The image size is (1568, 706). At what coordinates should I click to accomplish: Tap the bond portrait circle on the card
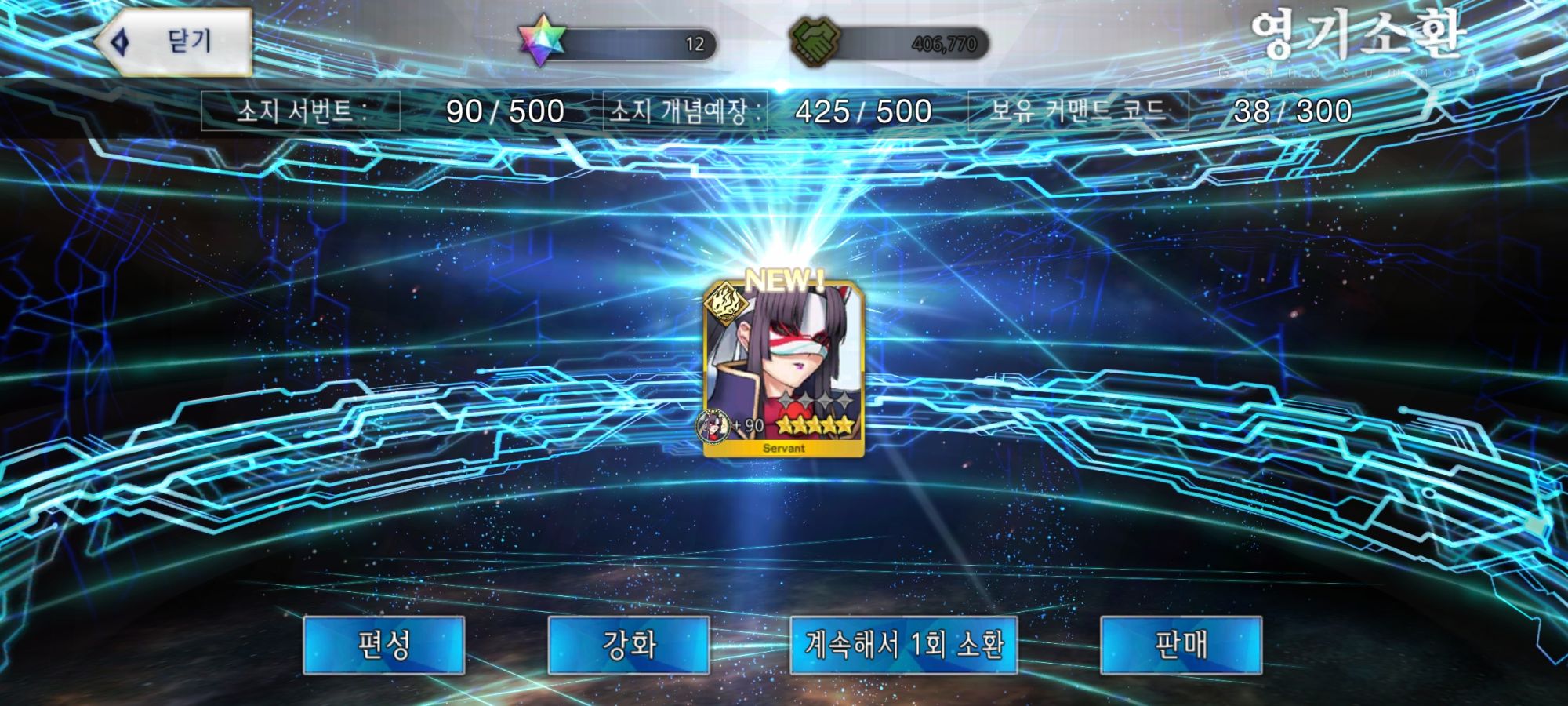pyautogui.click(x=712, y=427)
